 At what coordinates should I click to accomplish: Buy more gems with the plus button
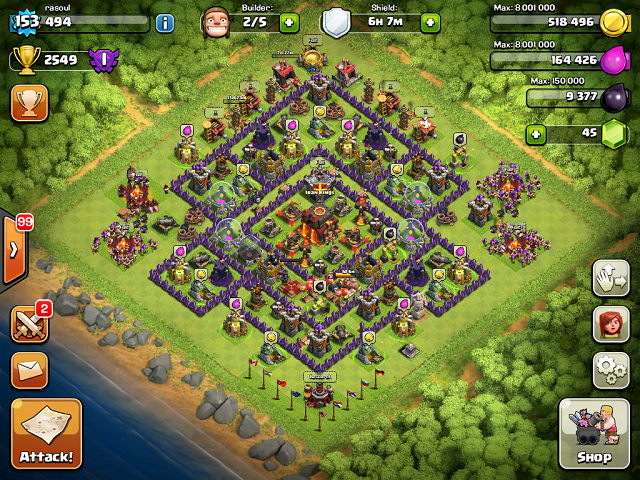[537, 133]
